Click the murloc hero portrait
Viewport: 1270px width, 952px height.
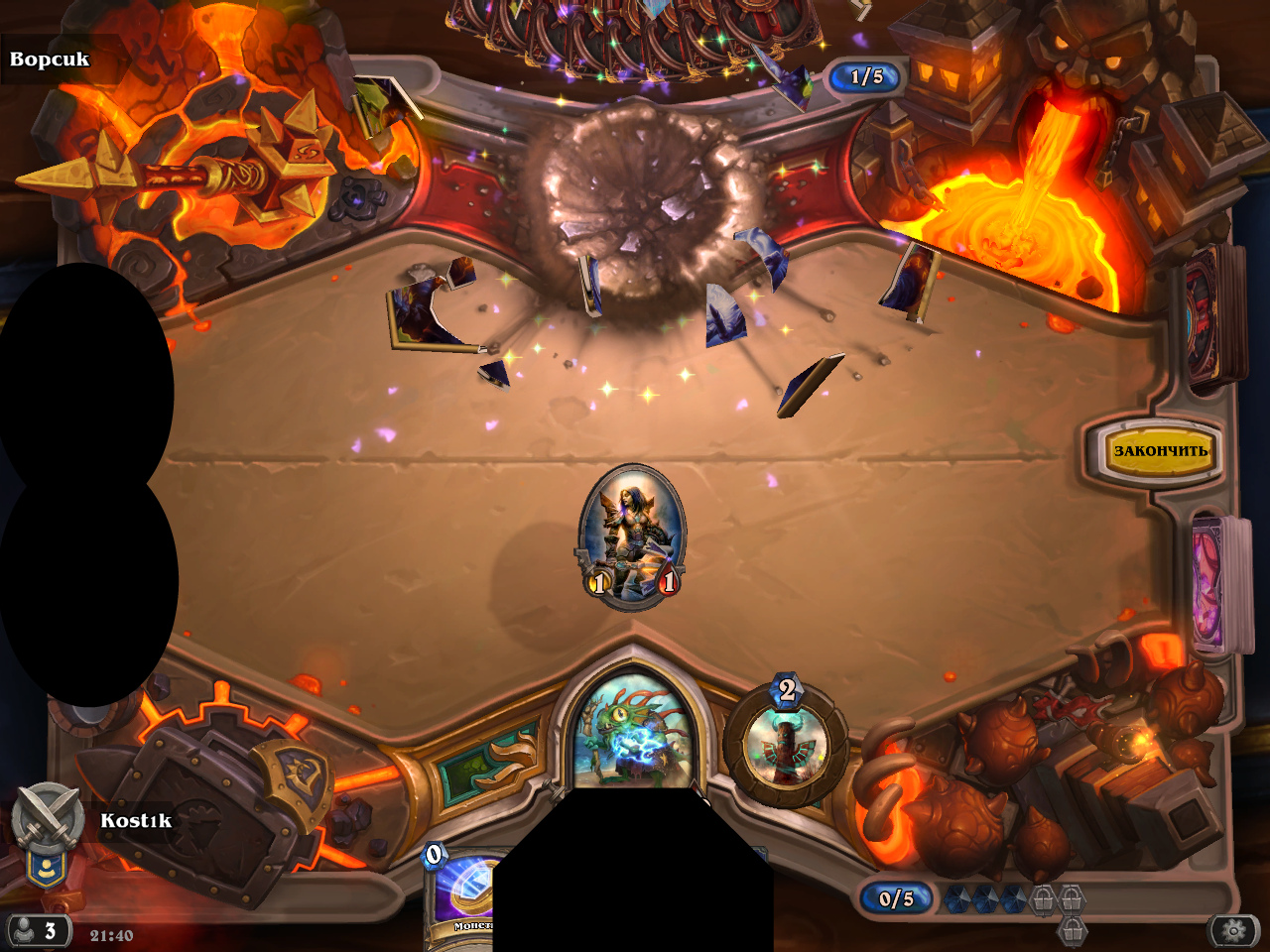[633, 736]
